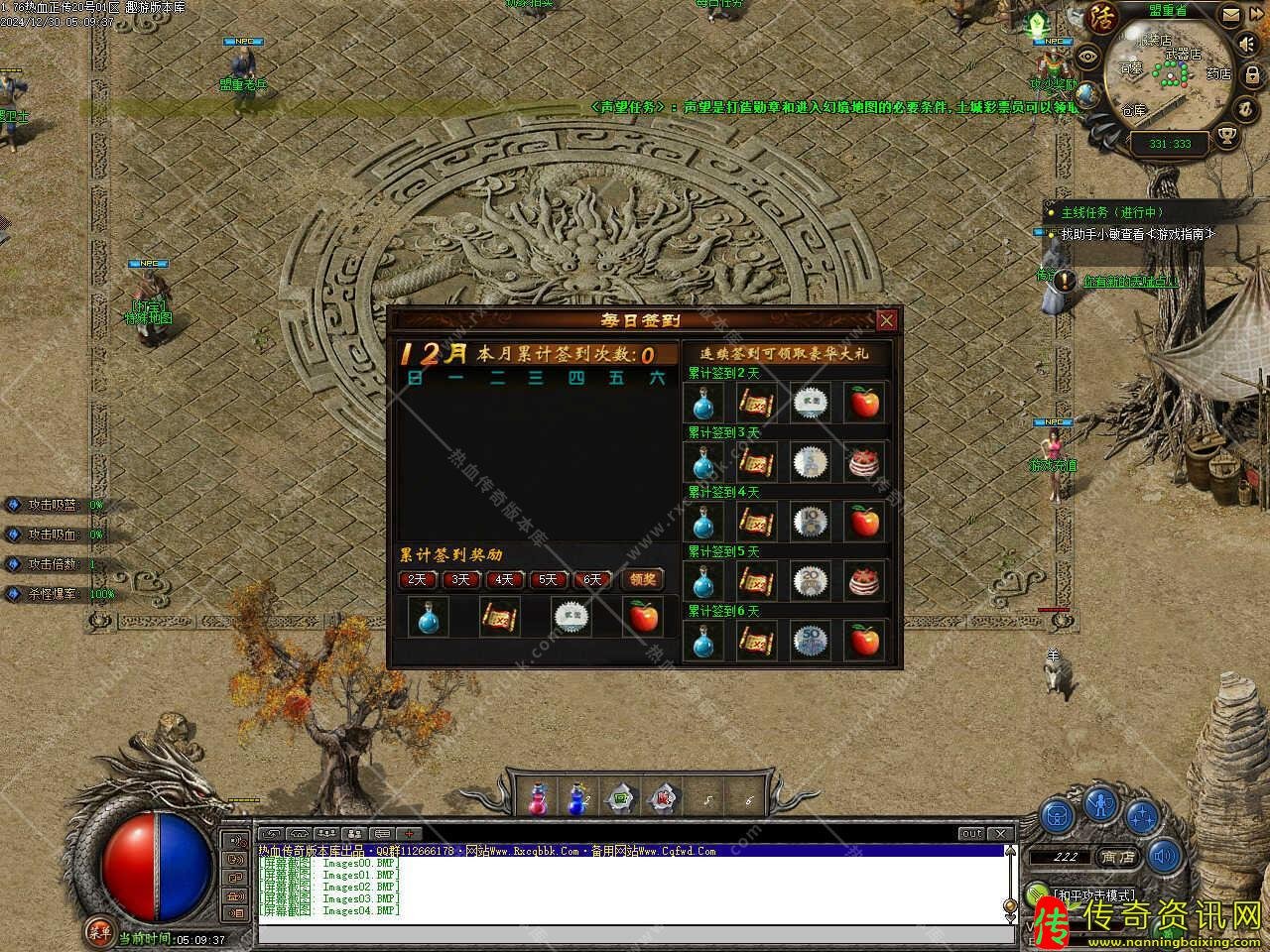Open the trophy ranking icon
1270x952 pixels.
click(x=1227, y=136)
